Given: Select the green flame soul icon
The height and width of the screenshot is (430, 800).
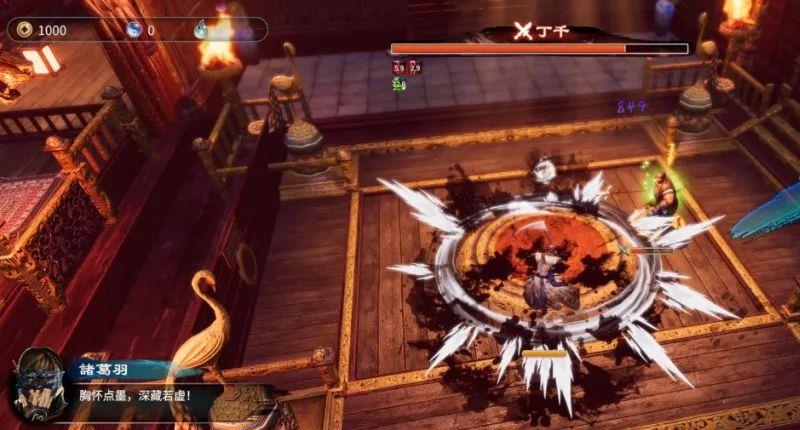Looking at the screenshot, I should [201, 30].
